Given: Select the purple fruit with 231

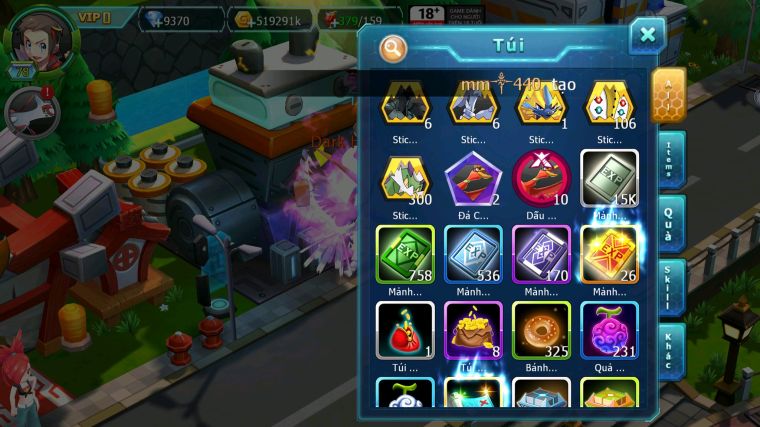Looking at the screenshot, I should point(609,330).
